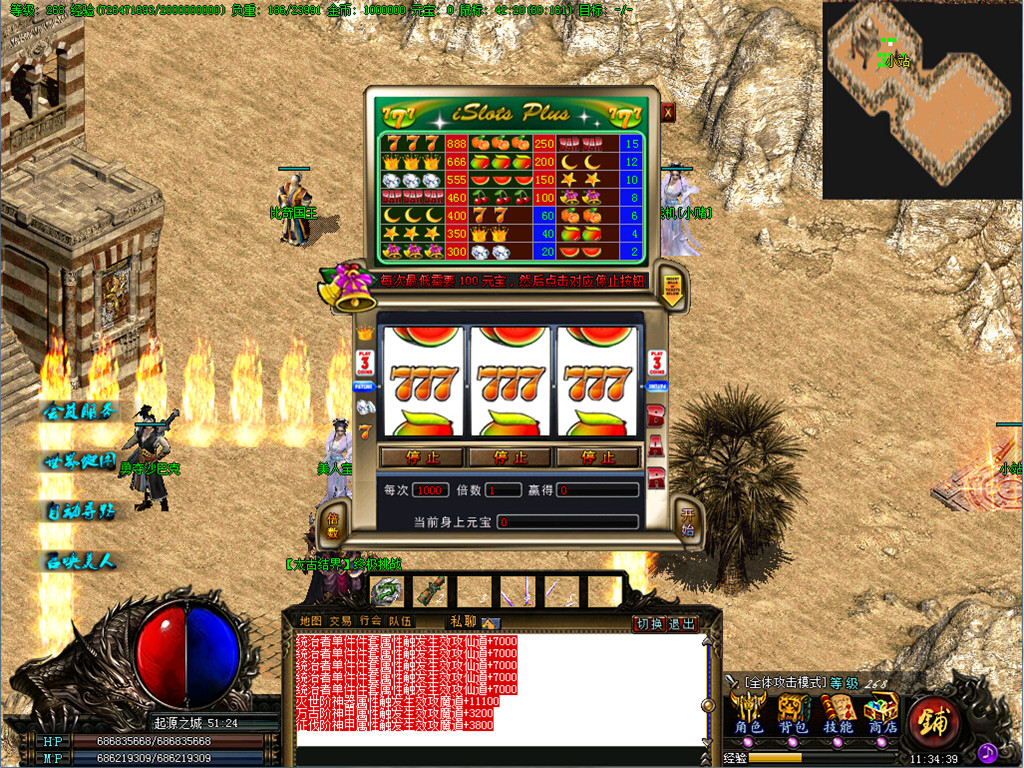Open the 商店 shop

click(882, 715)
